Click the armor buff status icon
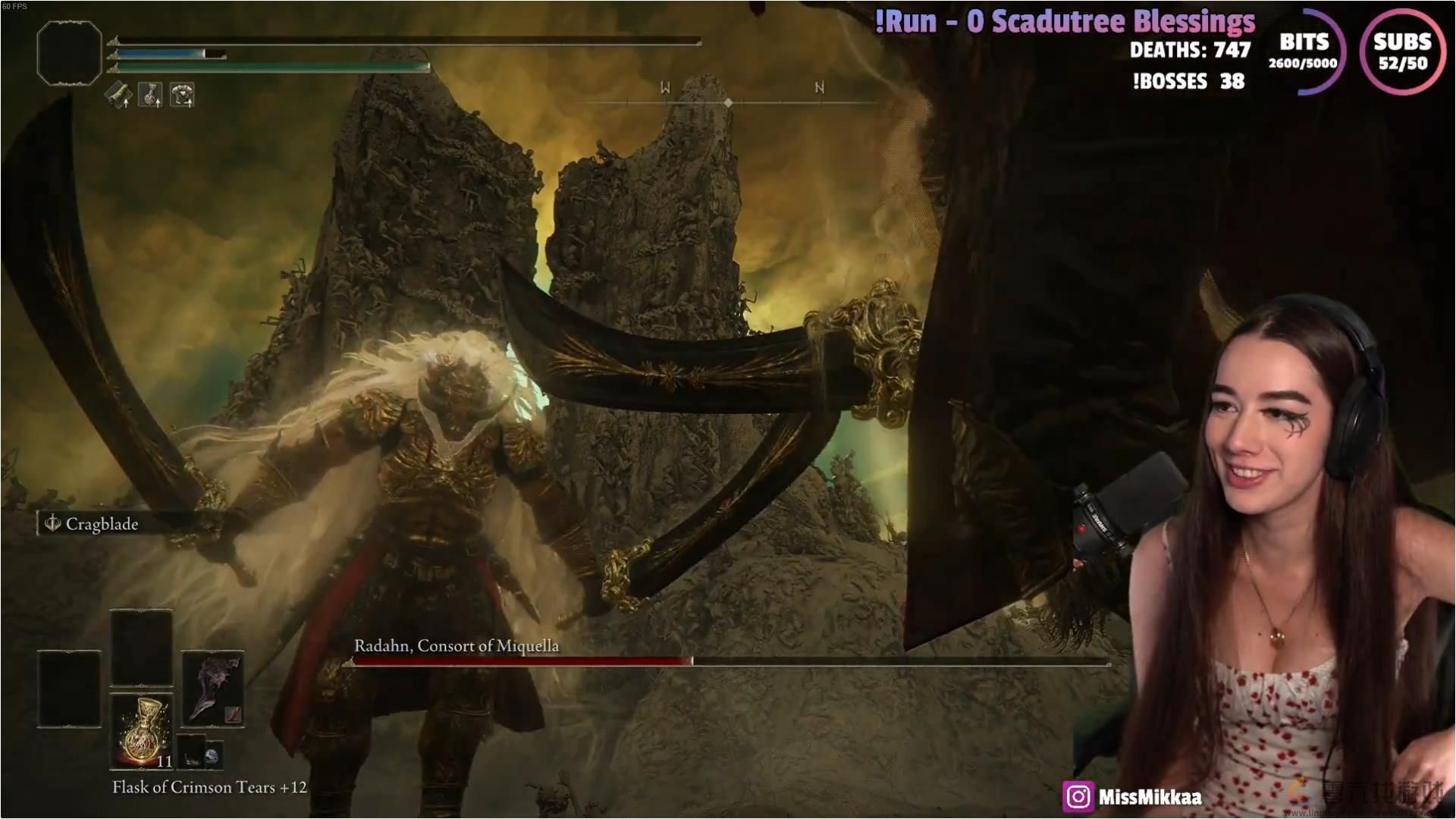 pos(182,95)
